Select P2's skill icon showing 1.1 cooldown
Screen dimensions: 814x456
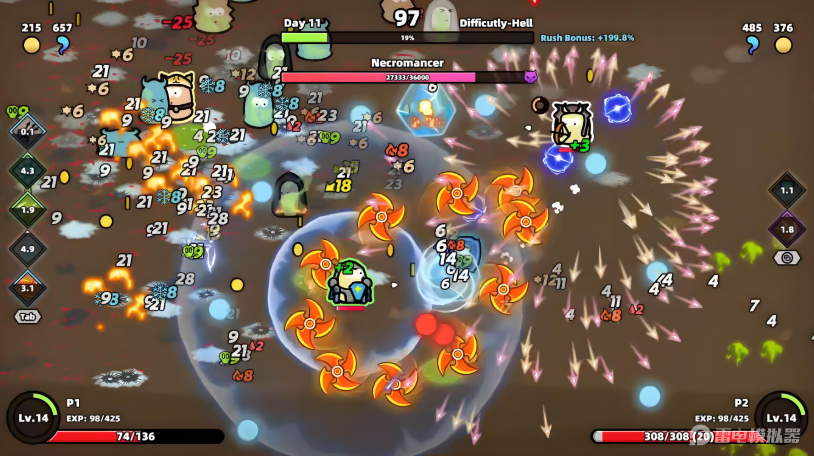pos(787,190)
